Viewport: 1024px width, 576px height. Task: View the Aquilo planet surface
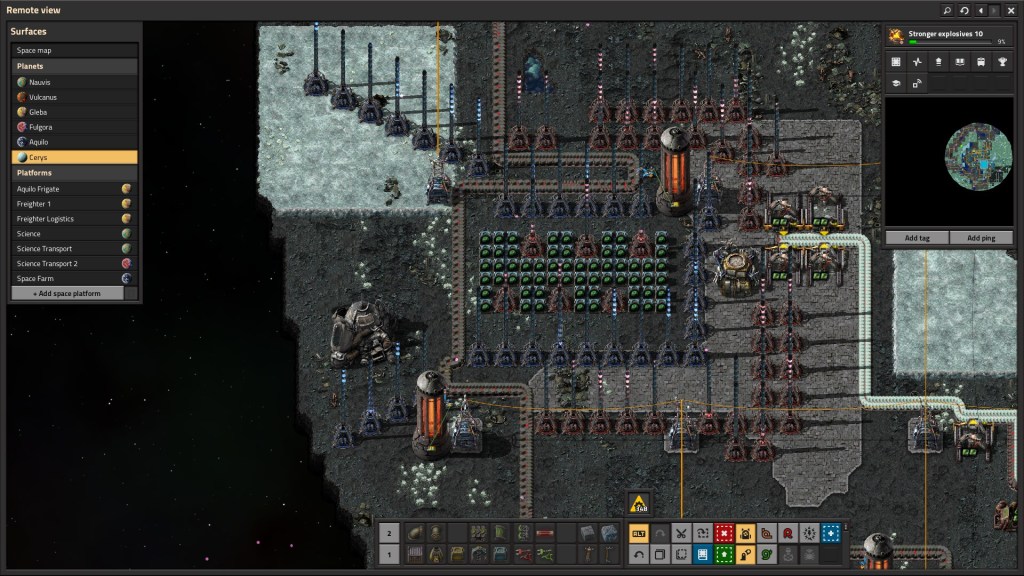(x=74, y=142)
